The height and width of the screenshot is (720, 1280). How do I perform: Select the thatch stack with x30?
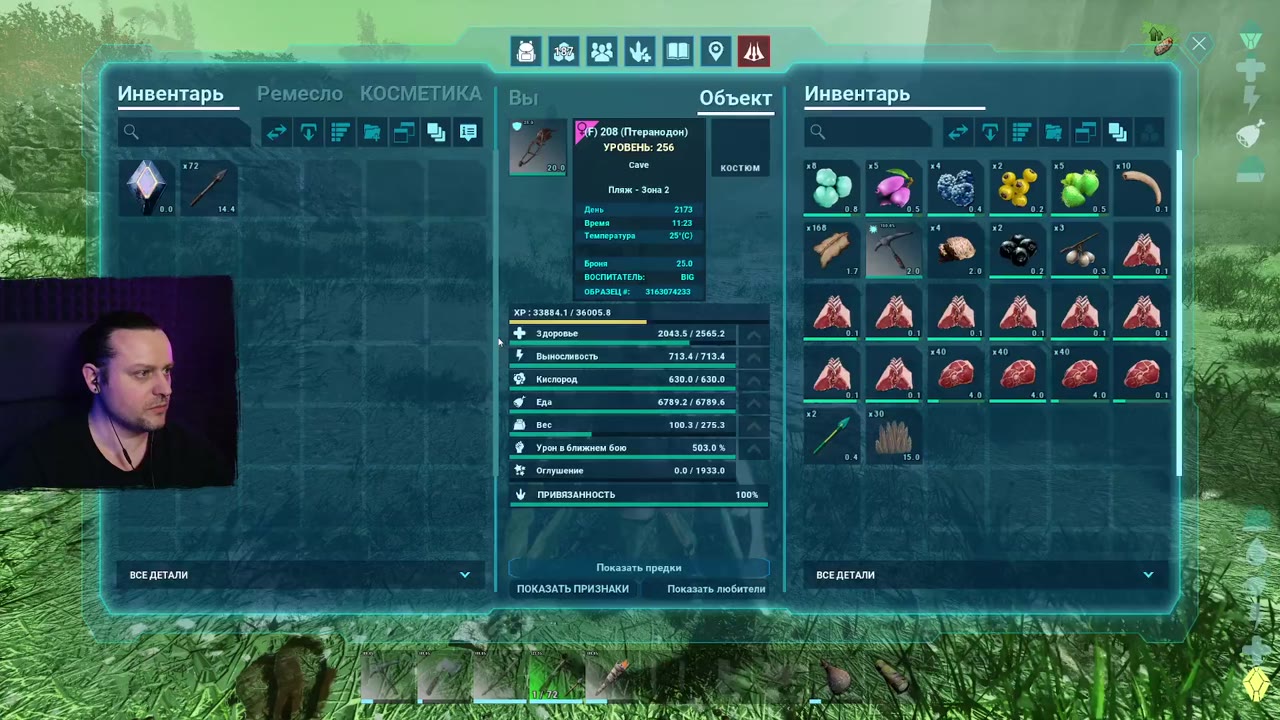point(893,435)
